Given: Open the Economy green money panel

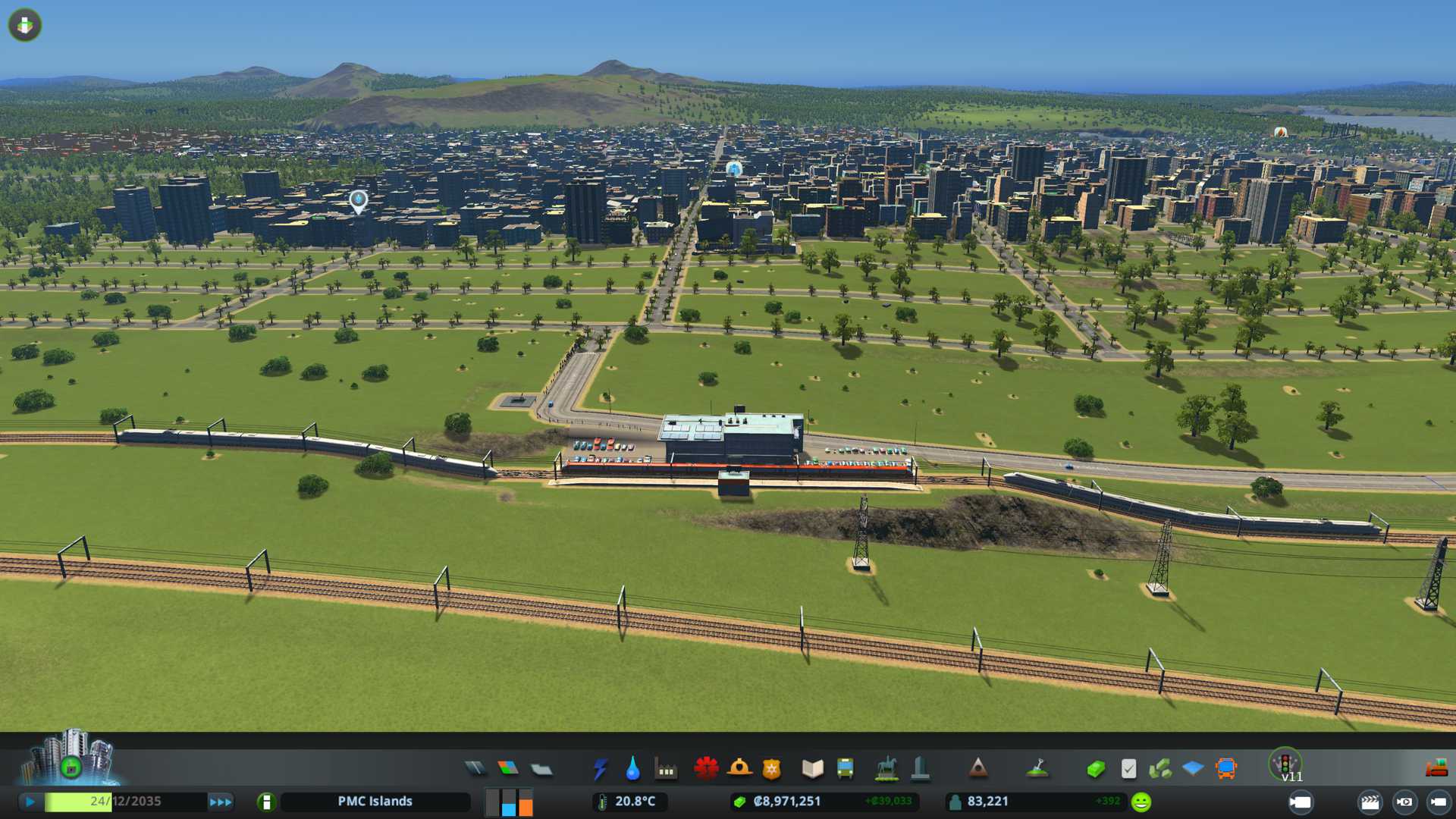Looking at the screenshot, I should coord(1095,769).
